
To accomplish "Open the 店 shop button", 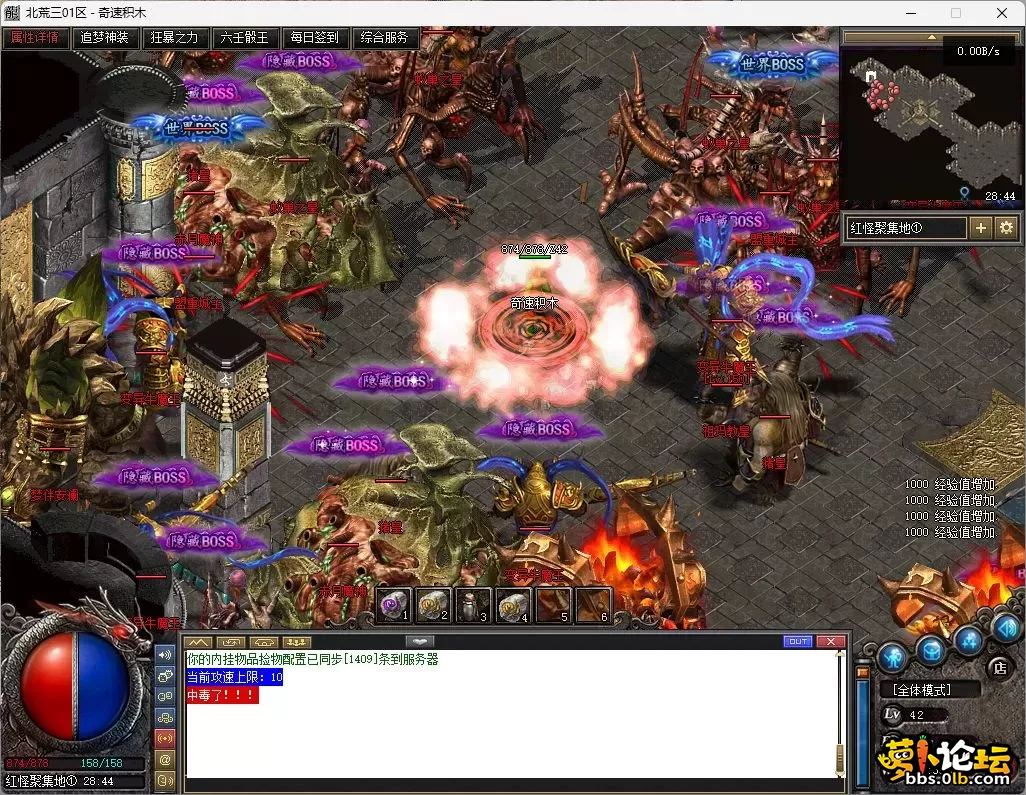I will coord(997,666).
